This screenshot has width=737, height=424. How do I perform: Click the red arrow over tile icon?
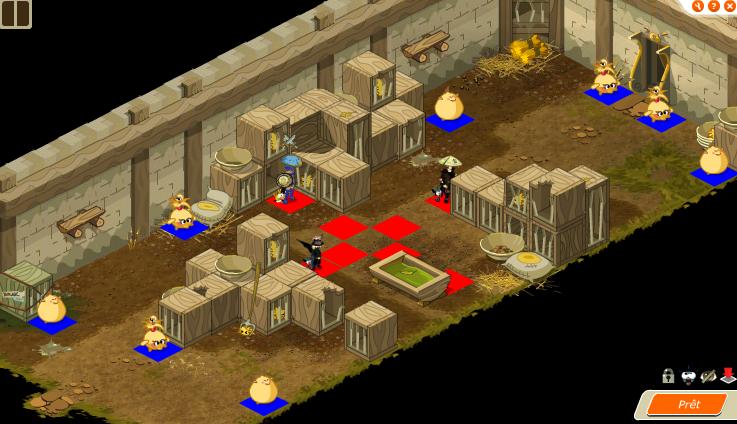(x=727, y=376)
